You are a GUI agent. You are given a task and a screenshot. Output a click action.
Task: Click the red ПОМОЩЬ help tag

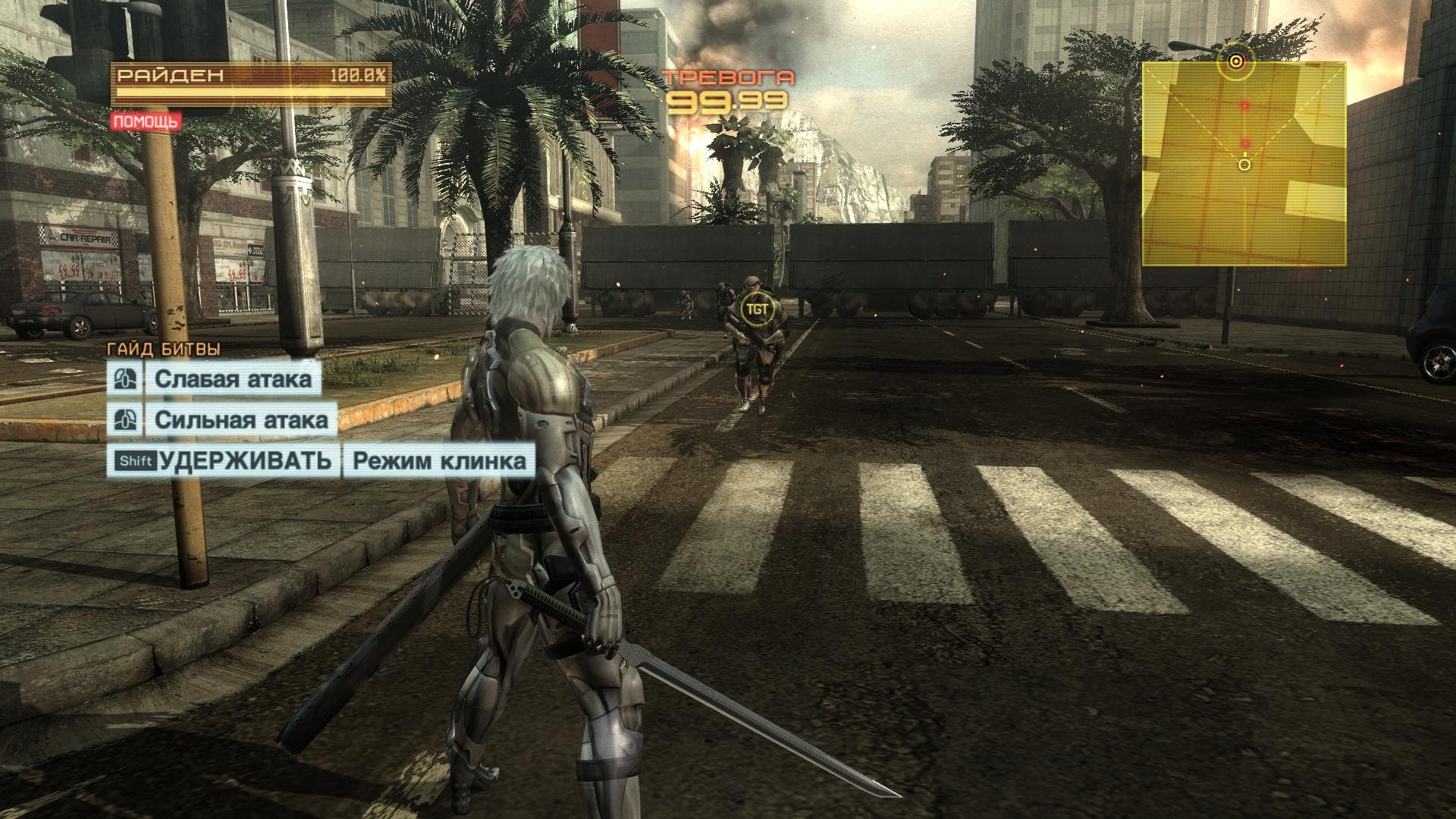146,121
